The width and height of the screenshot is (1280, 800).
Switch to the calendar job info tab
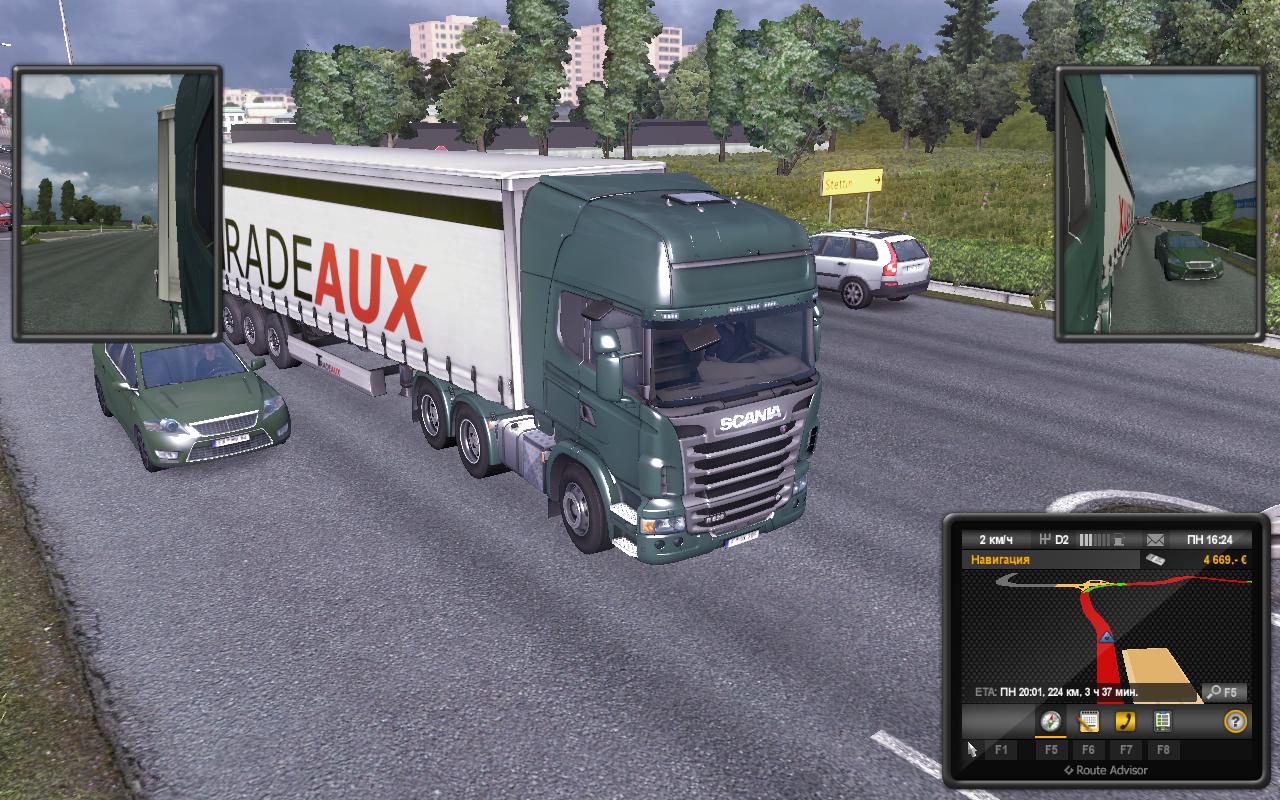(1088, 721)
